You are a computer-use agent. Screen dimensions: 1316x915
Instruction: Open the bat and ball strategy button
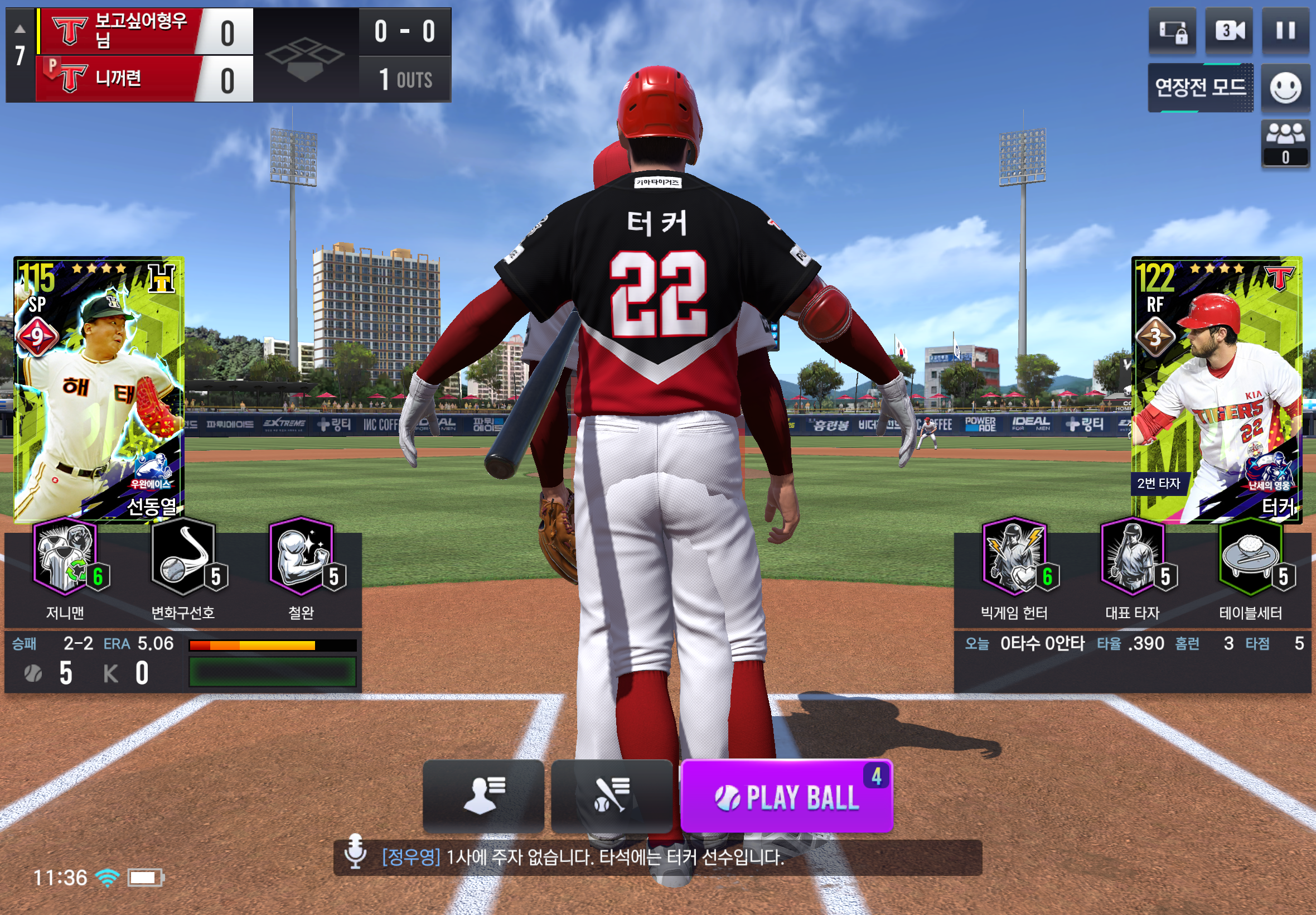tap(611, 796)
